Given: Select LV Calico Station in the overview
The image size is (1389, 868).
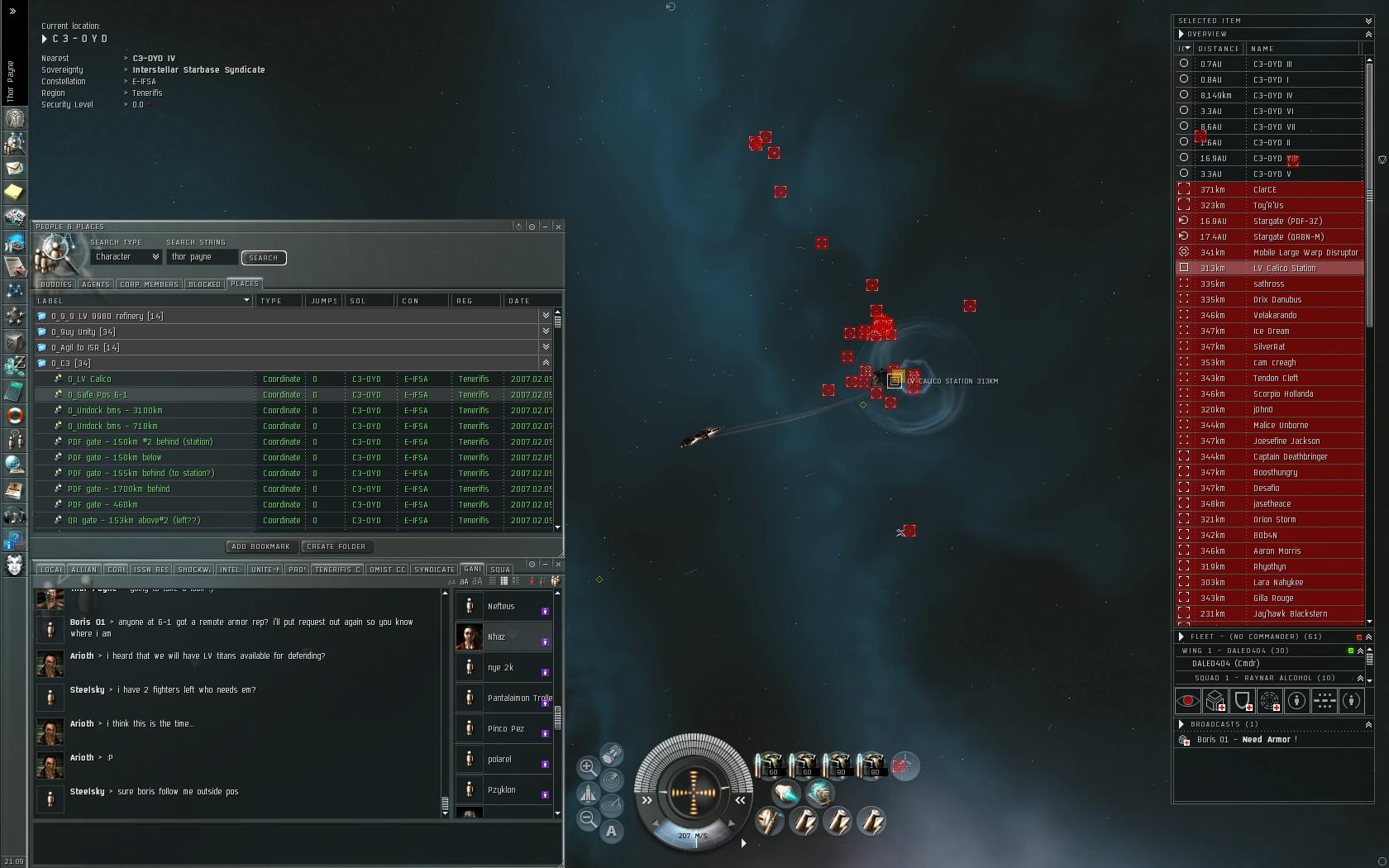Looking at the screenshot, I should click(1284, 269).
